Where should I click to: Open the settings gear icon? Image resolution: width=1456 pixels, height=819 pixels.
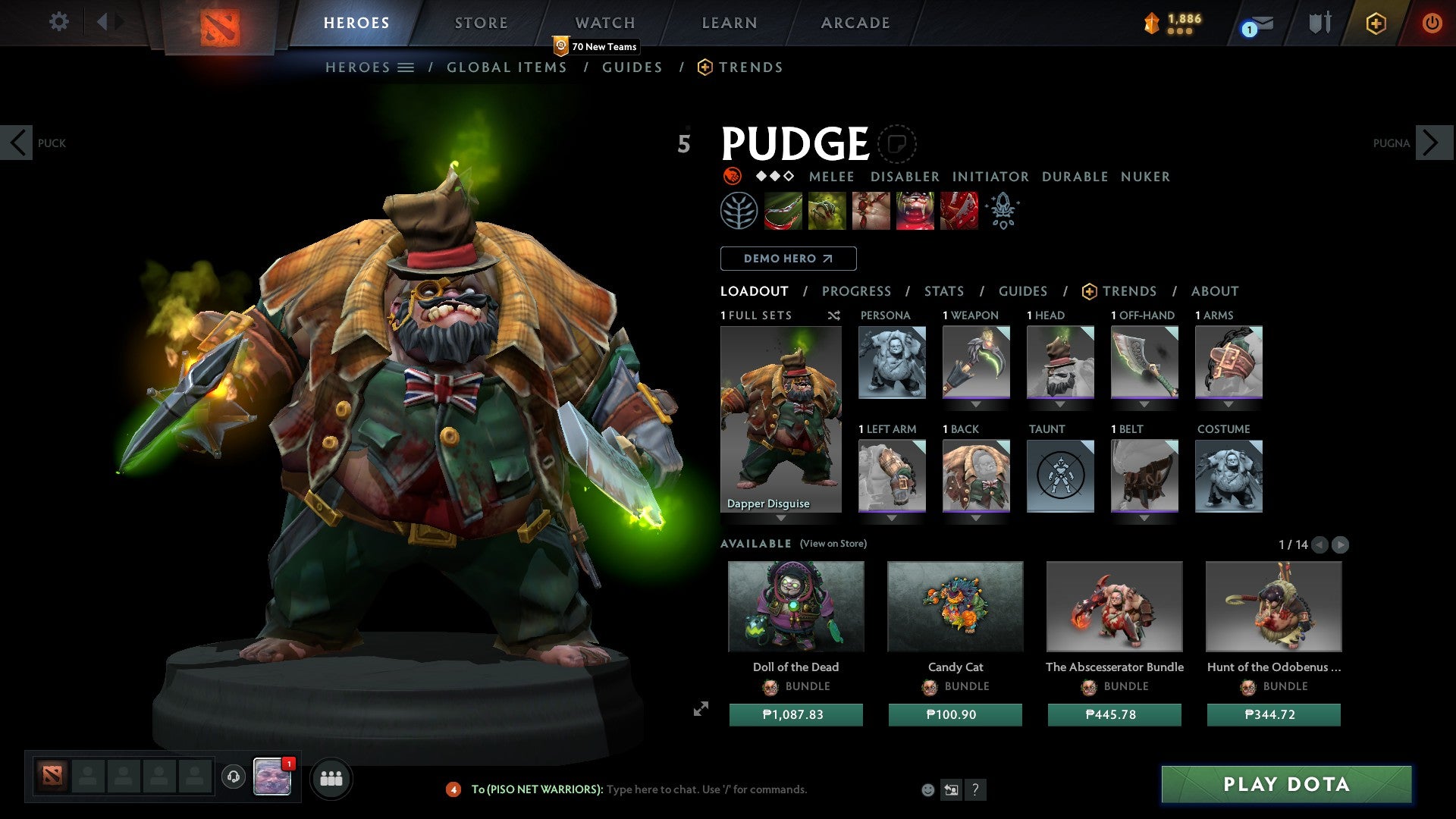(x=58, y=22)
